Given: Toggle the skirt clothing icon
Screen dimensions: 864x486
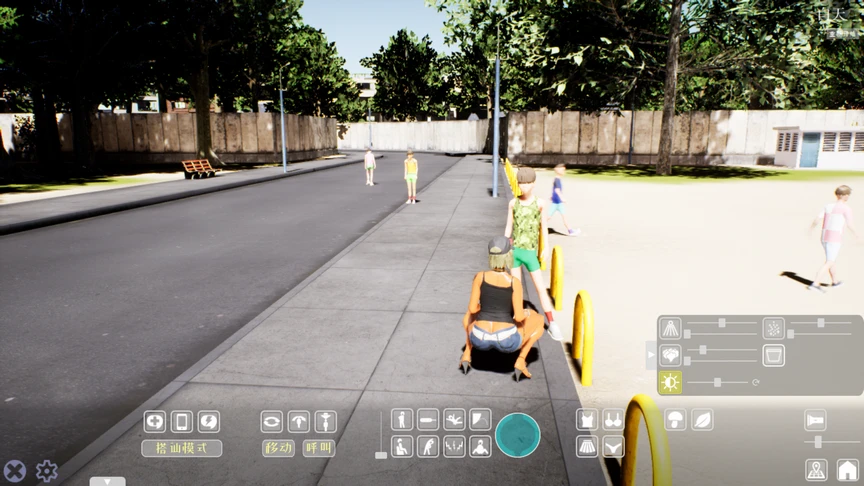Looking at the screenshot, I should [587, 446].
